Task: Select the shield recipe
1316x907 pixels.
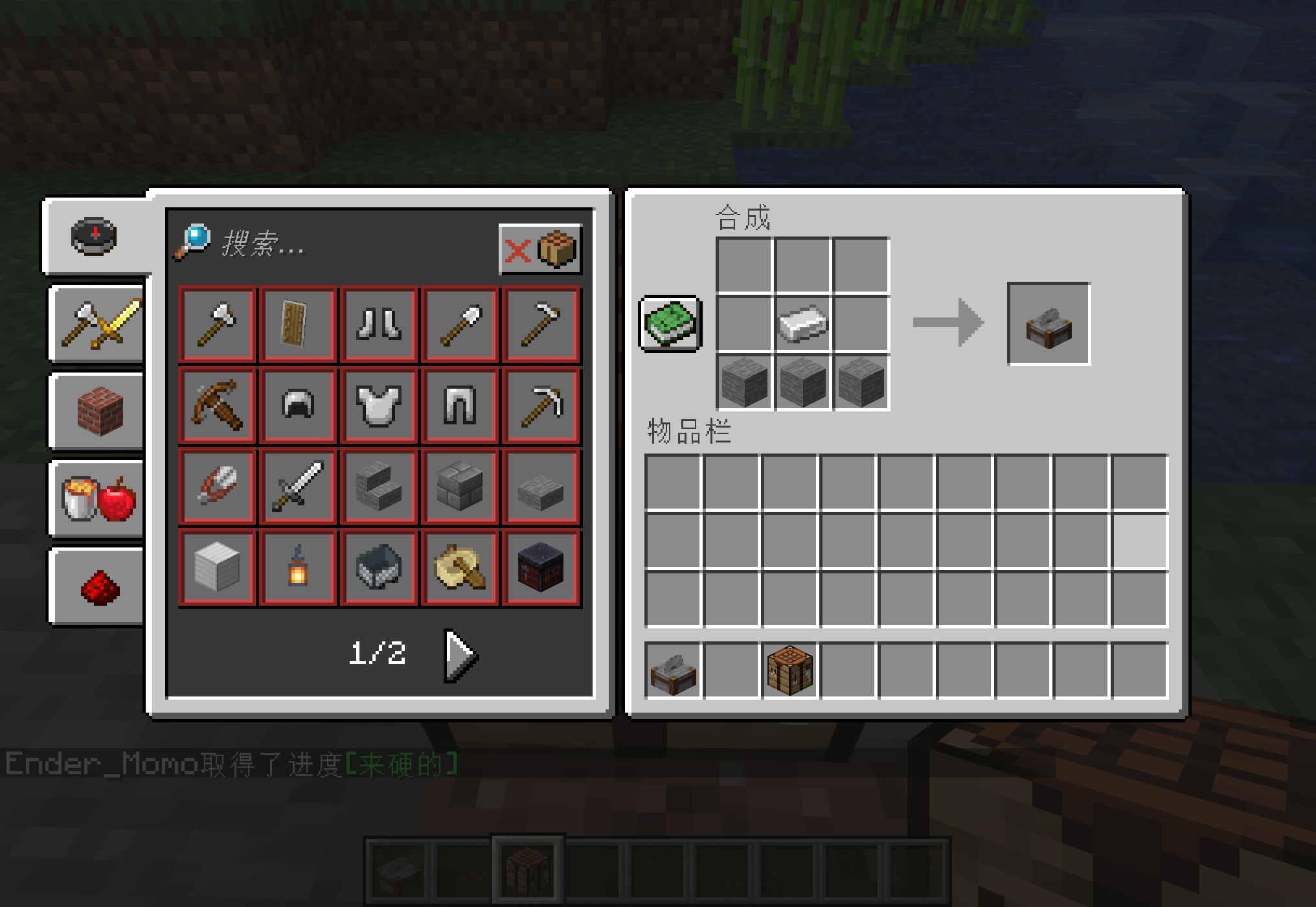Action: [298, 324]
